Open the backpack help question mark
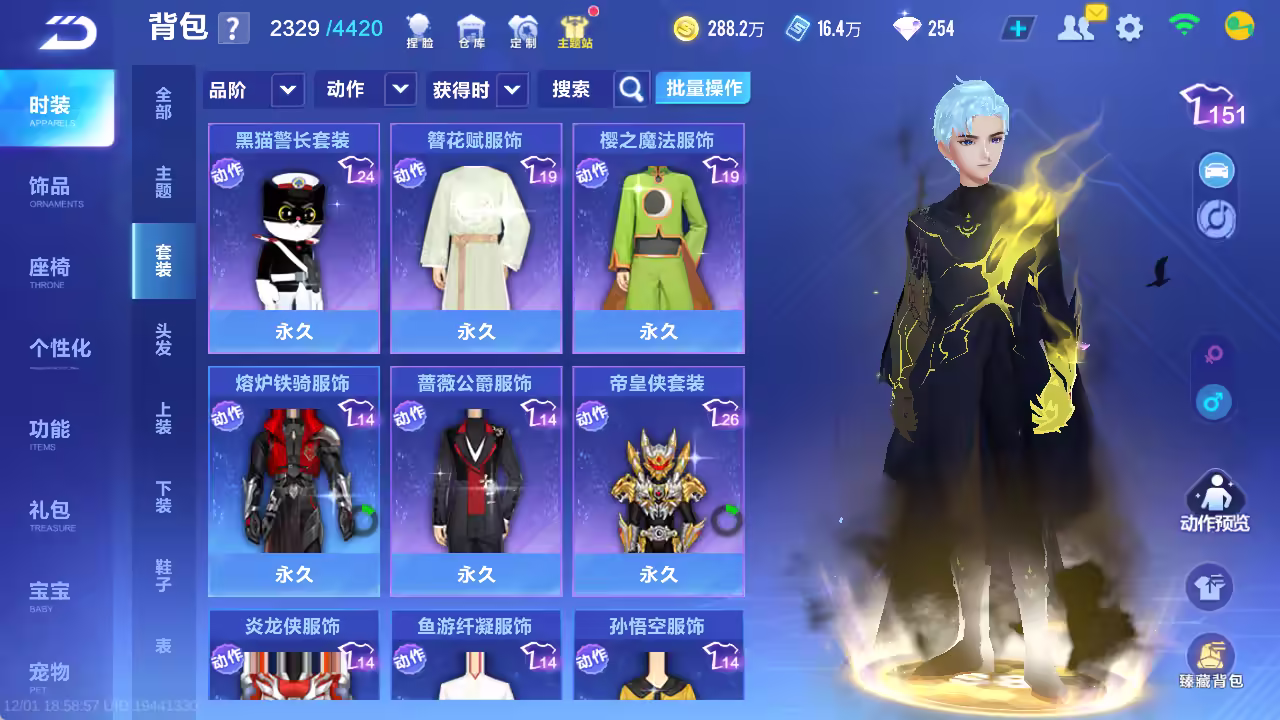This screenshot has height=720, width=1280. (x=232, y=28)
